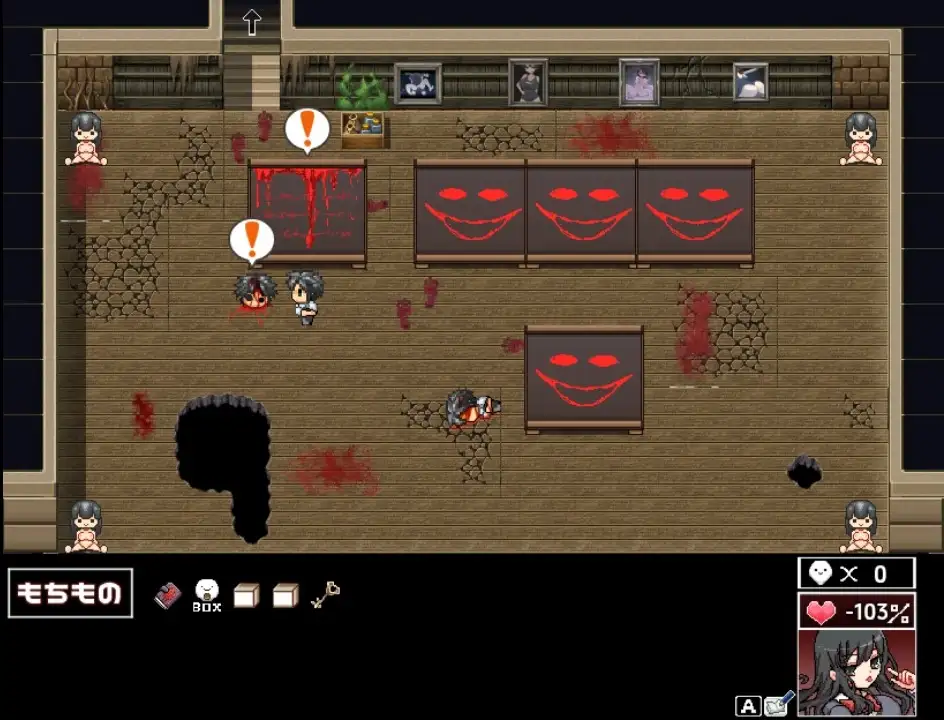Open the もちもの inventory panel

[70, 593]
